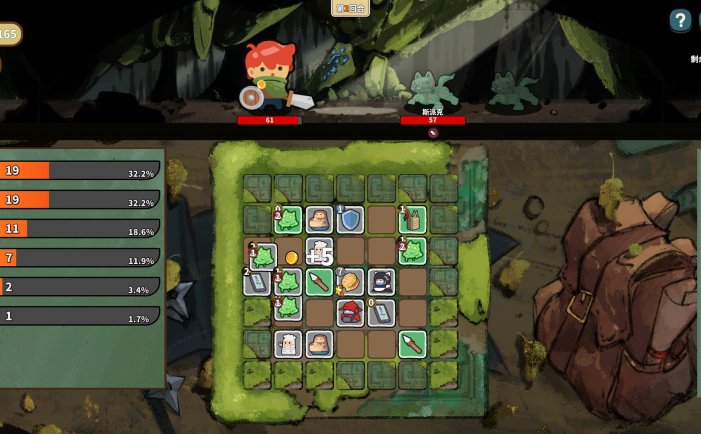Choose the phone tile marked with 0
Screen dimensions: 701x434
pyautogui.click(x=381, y=313)
